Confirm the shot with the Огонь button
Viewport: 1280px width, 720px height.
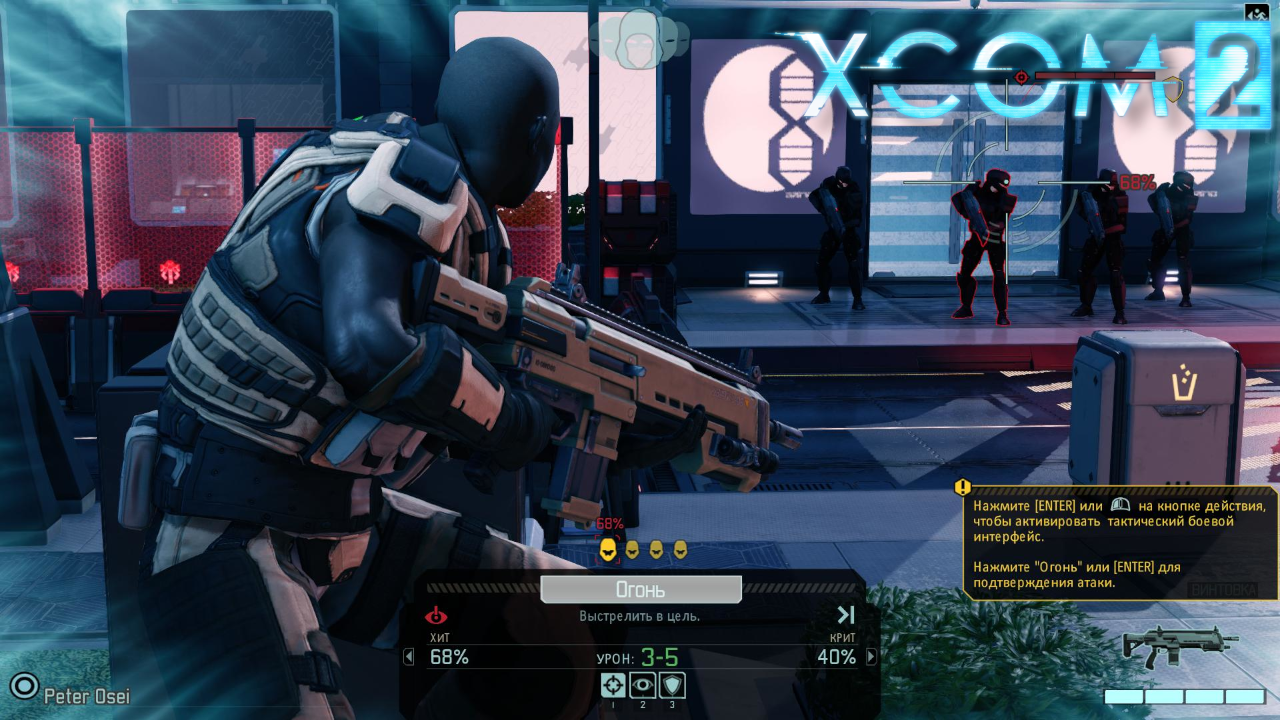click(x=640, y=590)
